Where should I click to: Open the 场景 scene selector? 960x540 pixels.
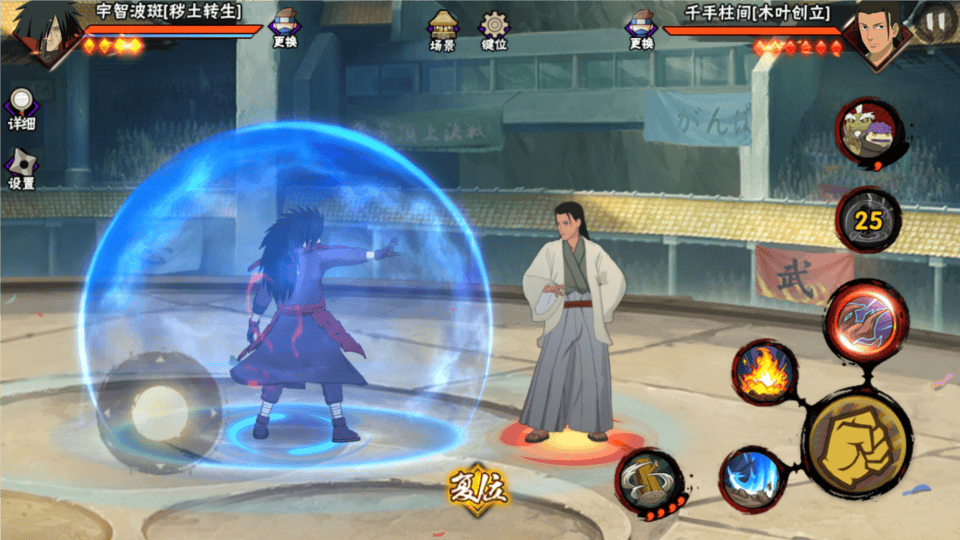[442, 31]
